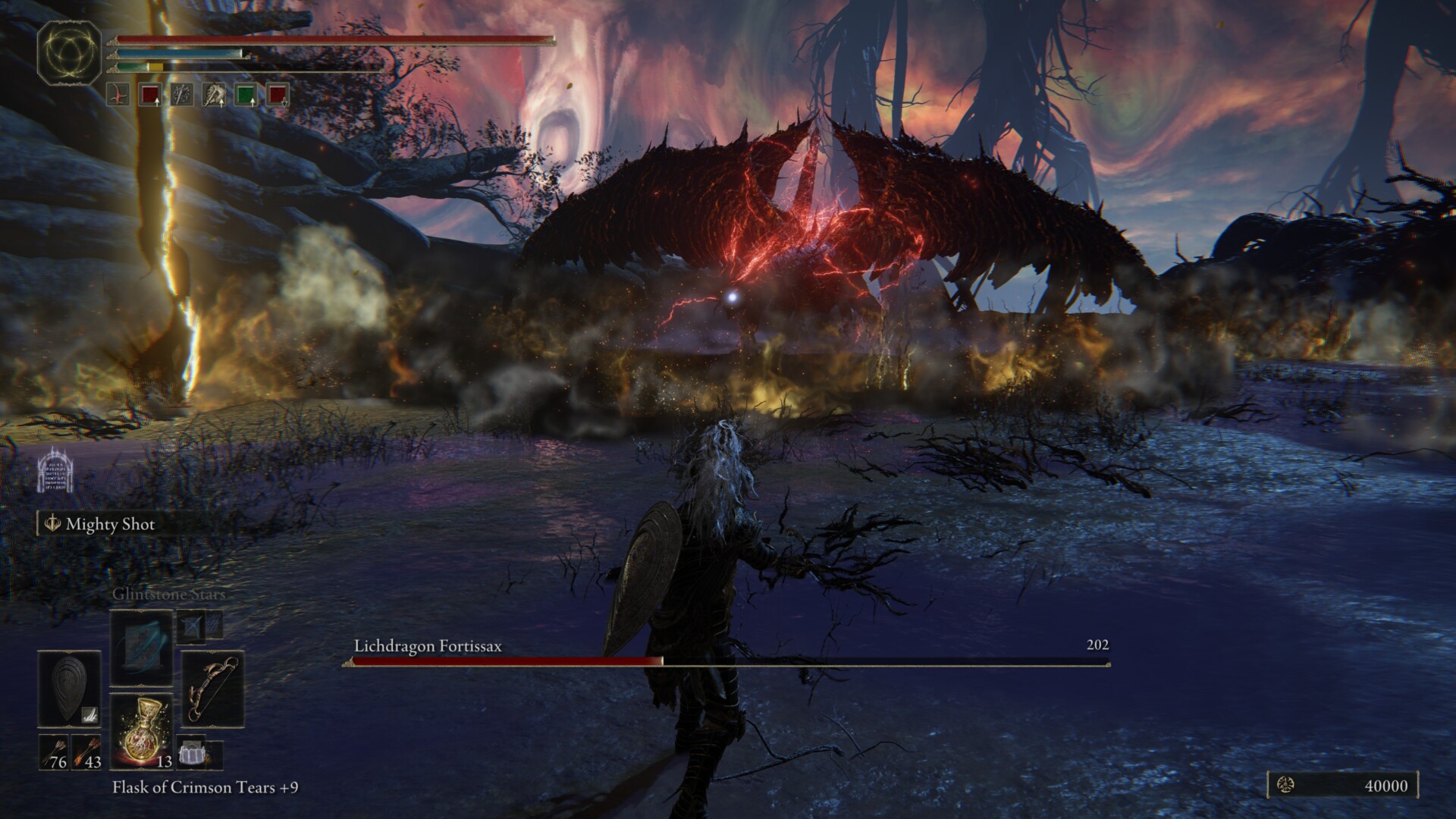Select the right-hand bow slot
The height and width of the screenshot is (819, 1456).
(x=213, y=691)
